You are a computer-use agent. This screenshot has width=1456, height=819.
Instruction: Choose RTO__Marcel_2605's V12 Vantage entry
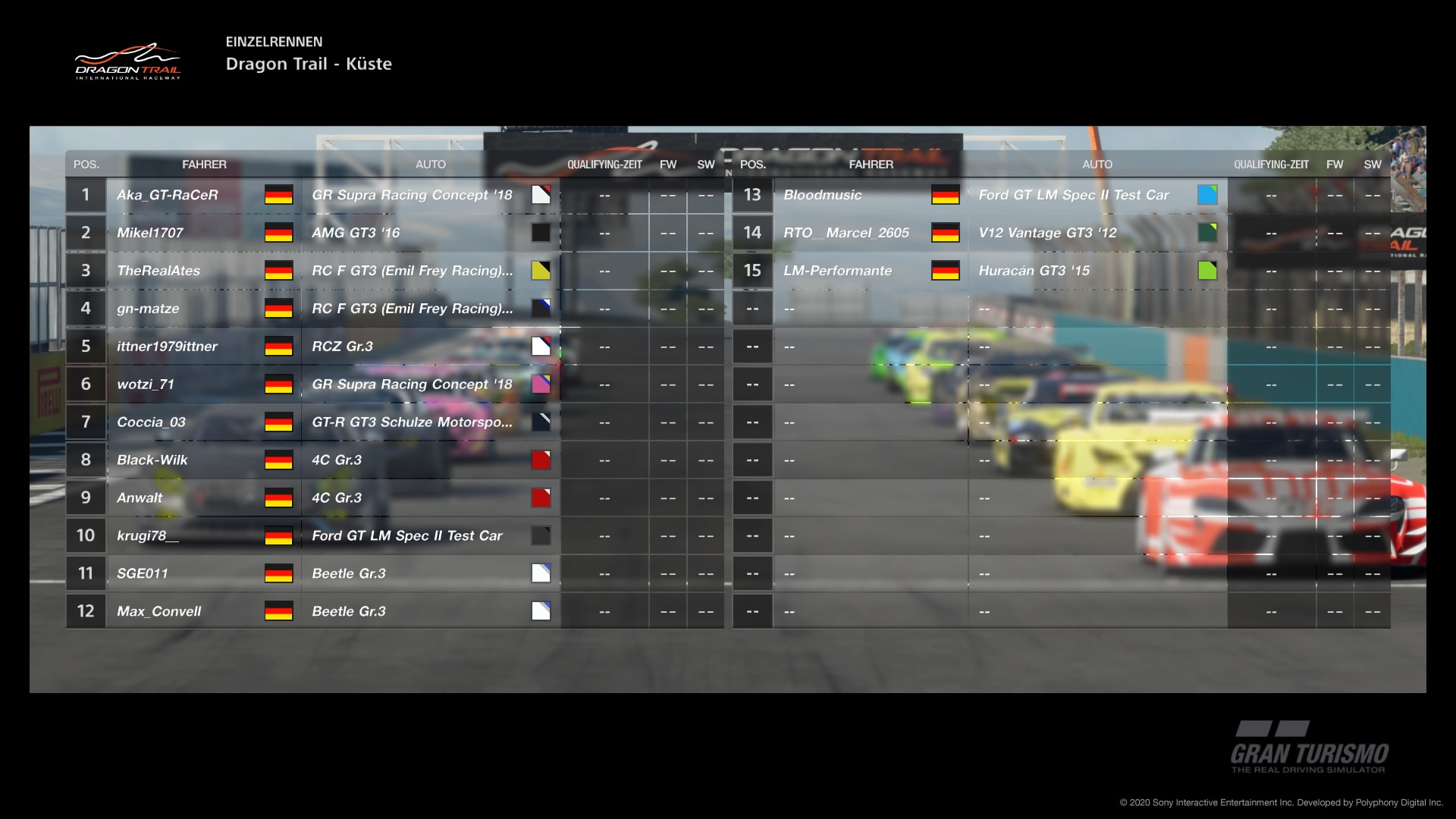[x=846, y=233]
